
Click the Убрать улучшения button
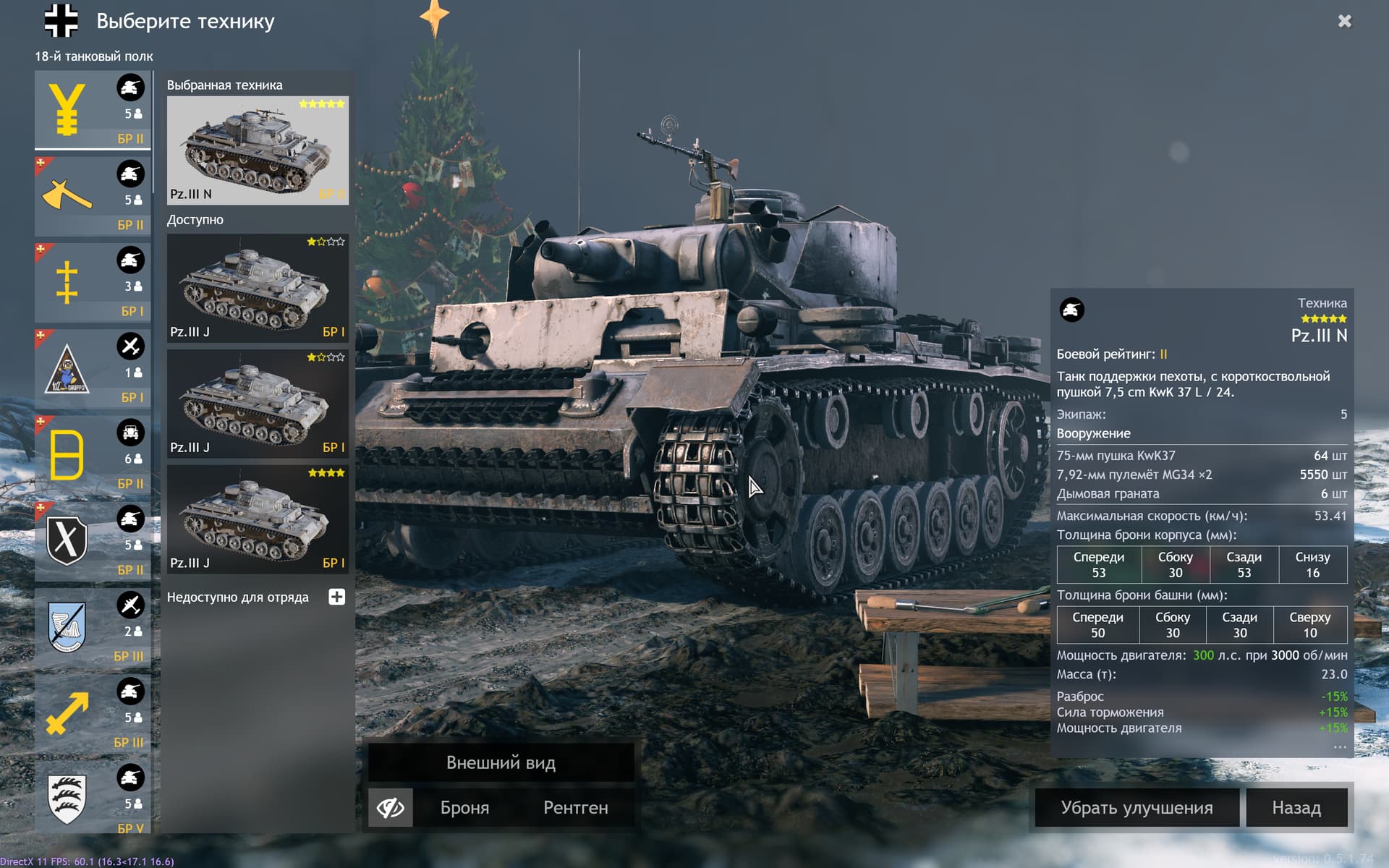pos(1136,807)
